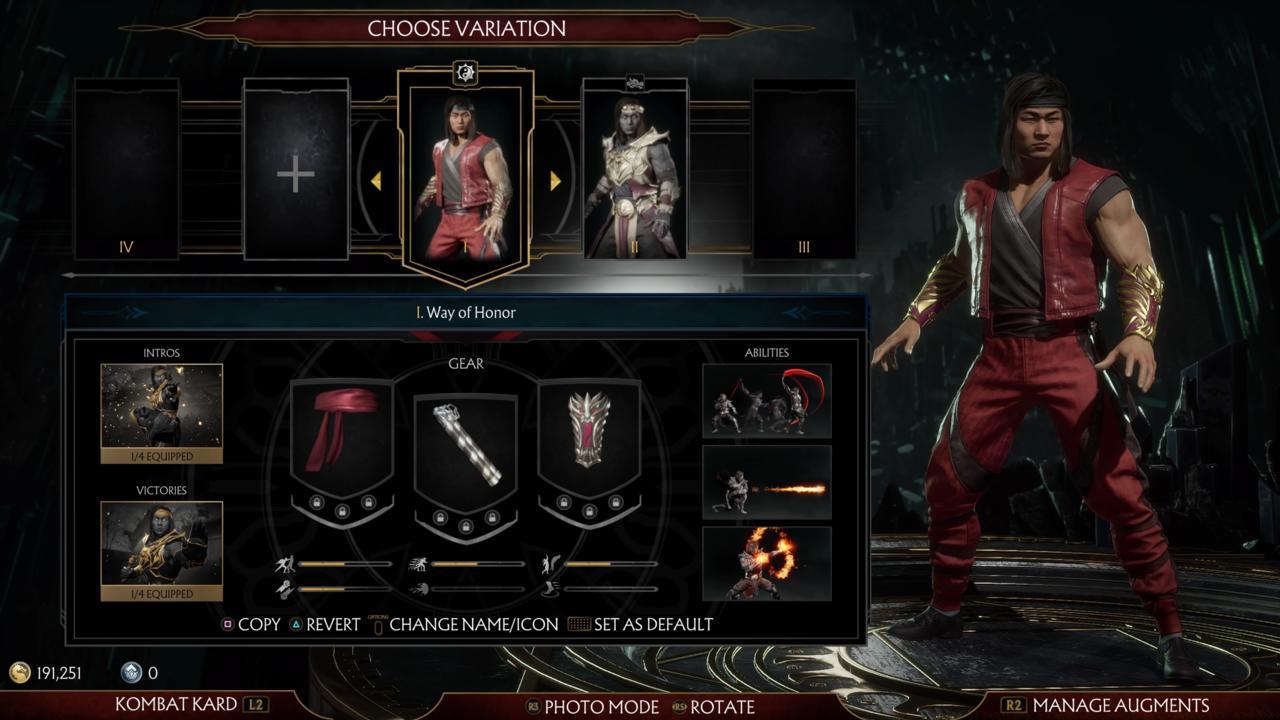Click the left arrow to browse variations

(x=378, y=180)
